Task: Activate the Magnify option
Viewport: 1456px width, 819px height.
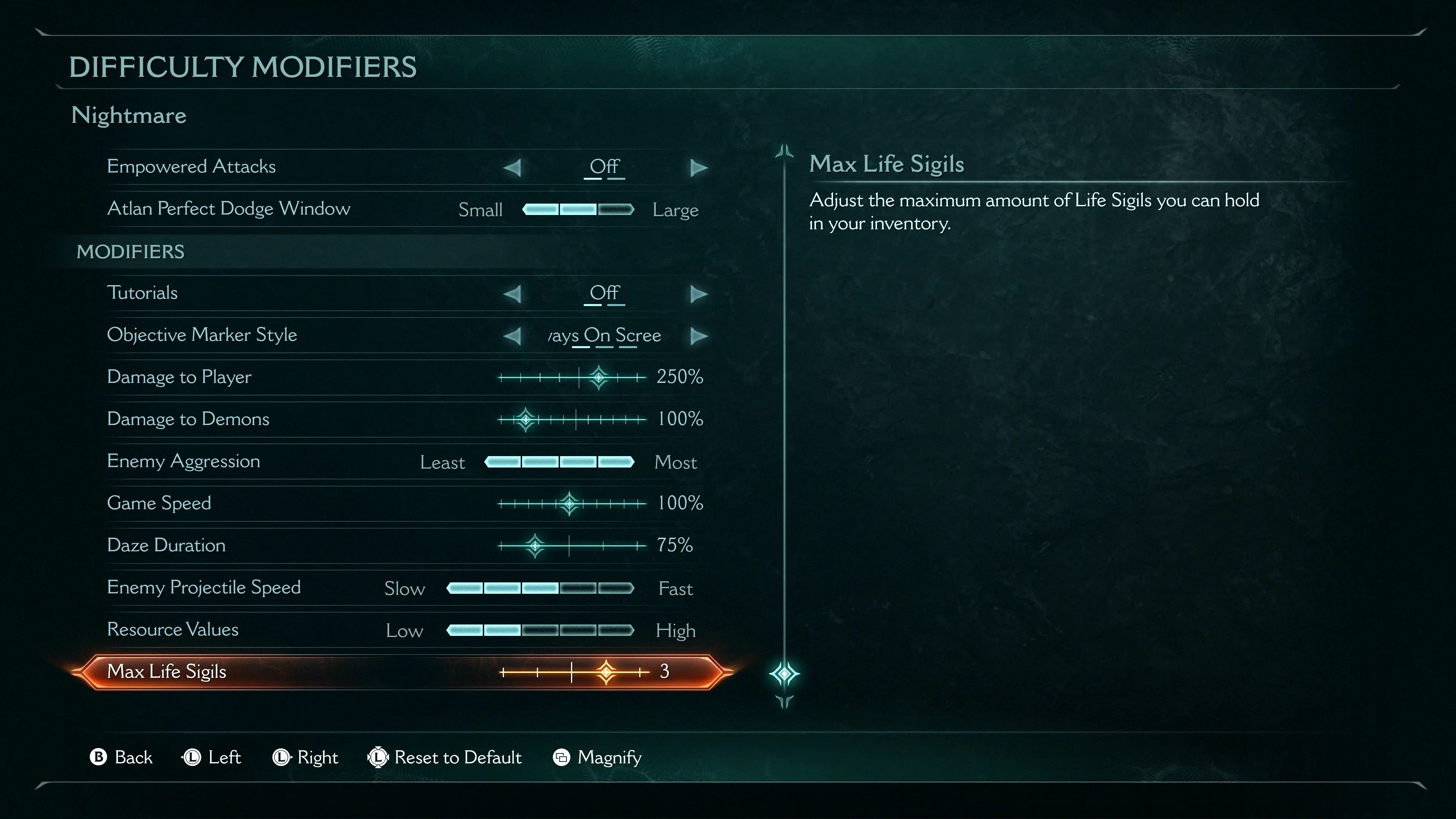Action: coord(598,758)
